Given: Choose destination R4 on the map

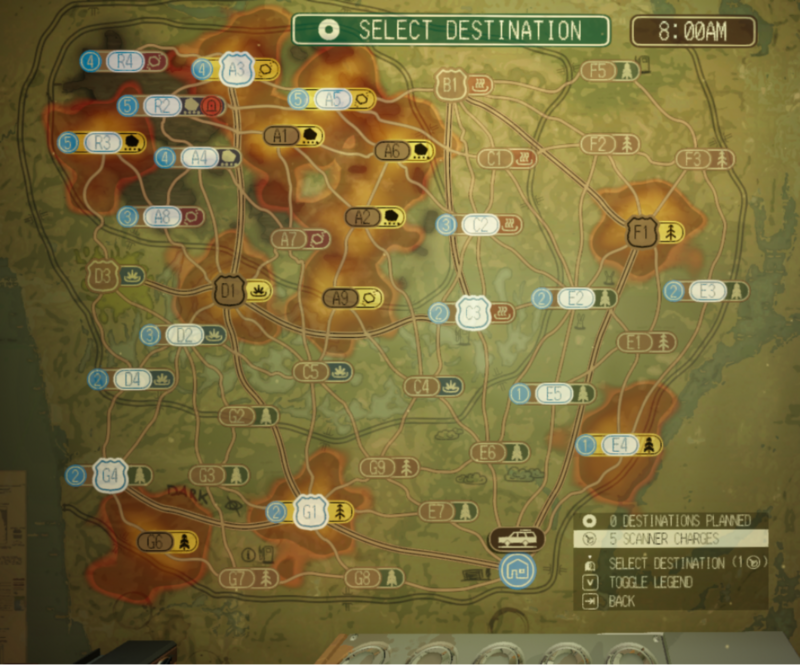Looking at the screenshot, I should (x=126, y=61).
